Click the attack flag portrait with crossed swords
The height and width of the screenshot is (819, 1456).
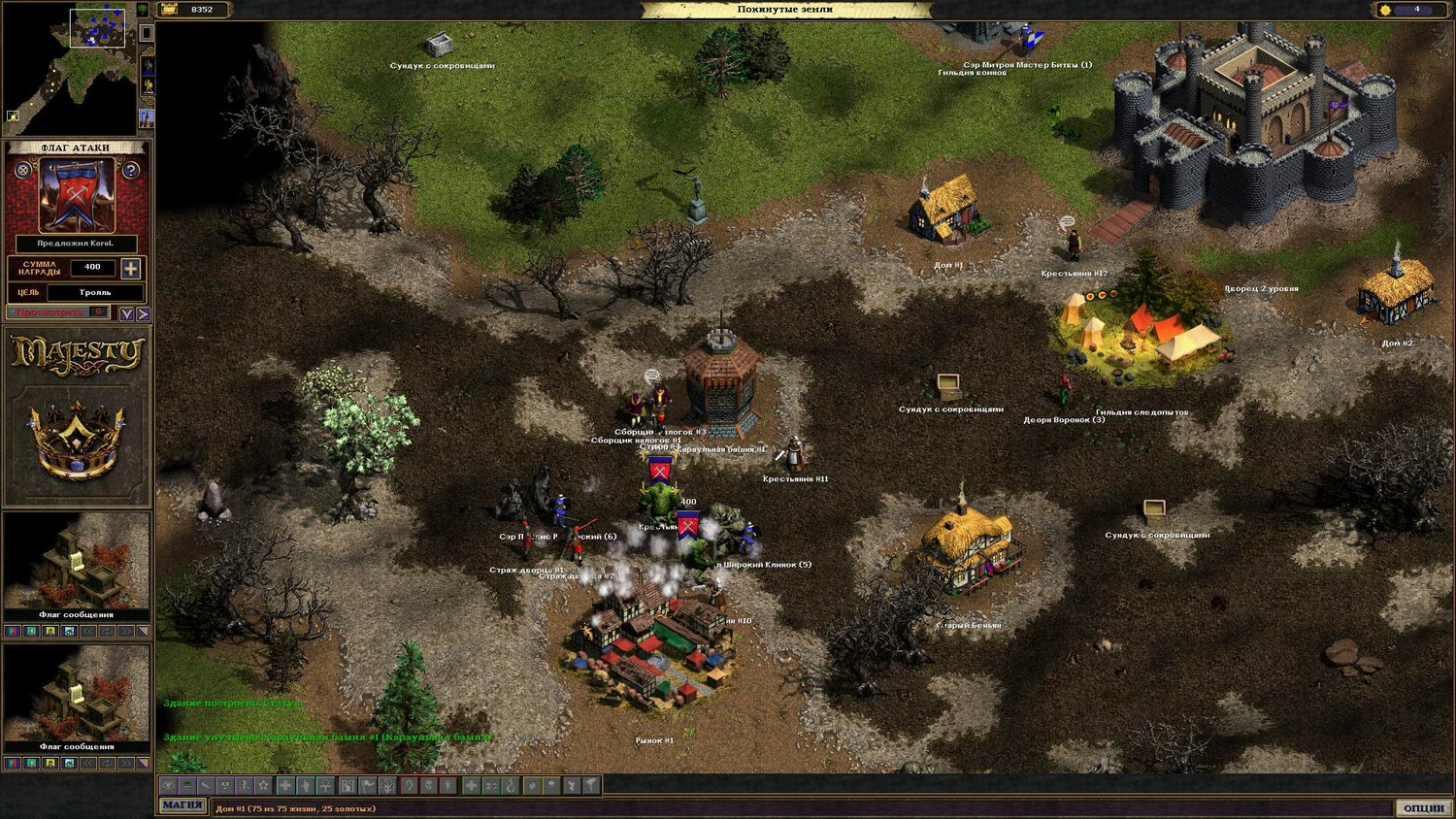(x=77, y=196)
